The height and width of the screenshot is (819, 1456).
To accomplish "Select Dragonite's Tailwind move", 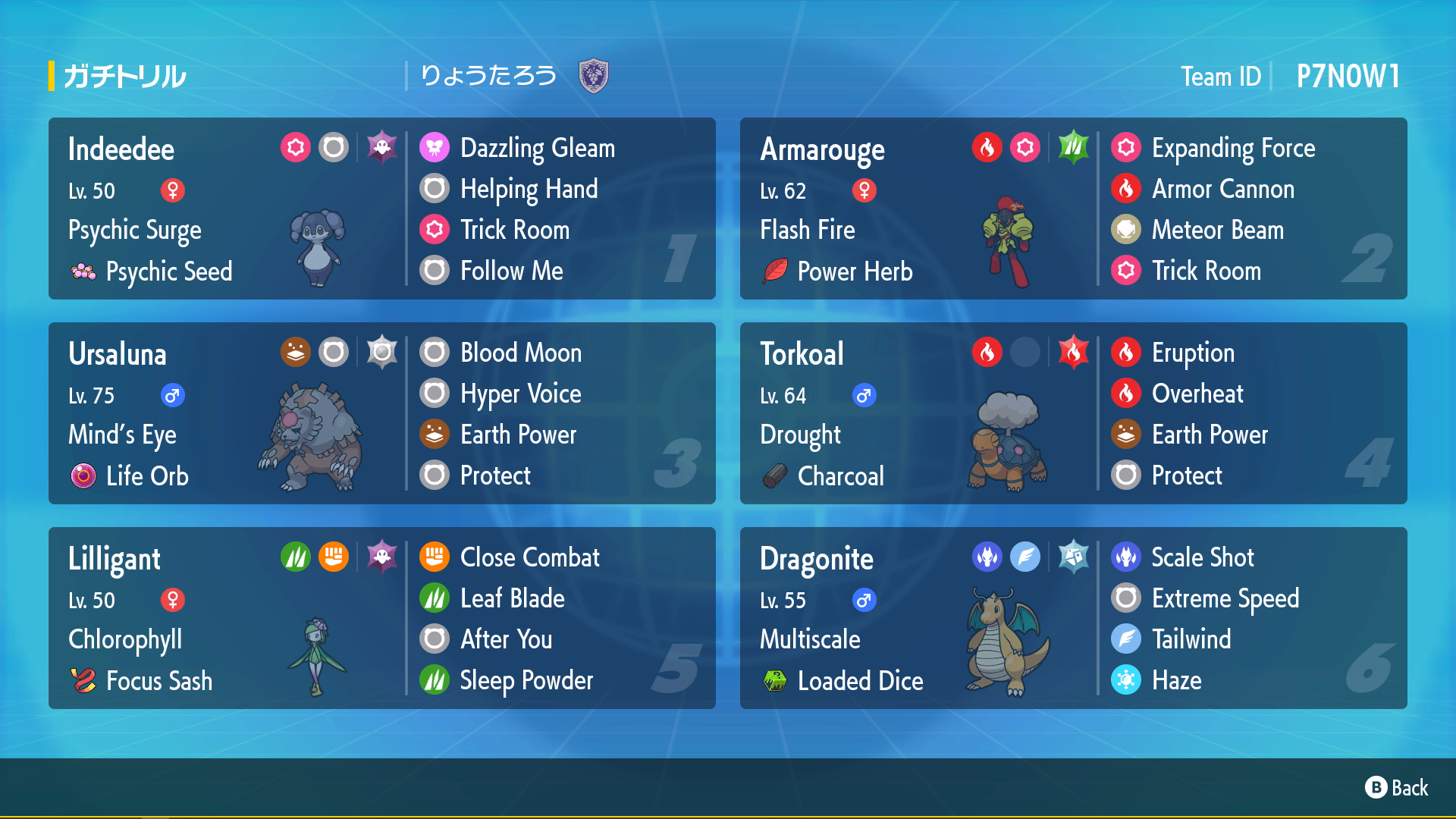I will click(x=1191, y=639).
